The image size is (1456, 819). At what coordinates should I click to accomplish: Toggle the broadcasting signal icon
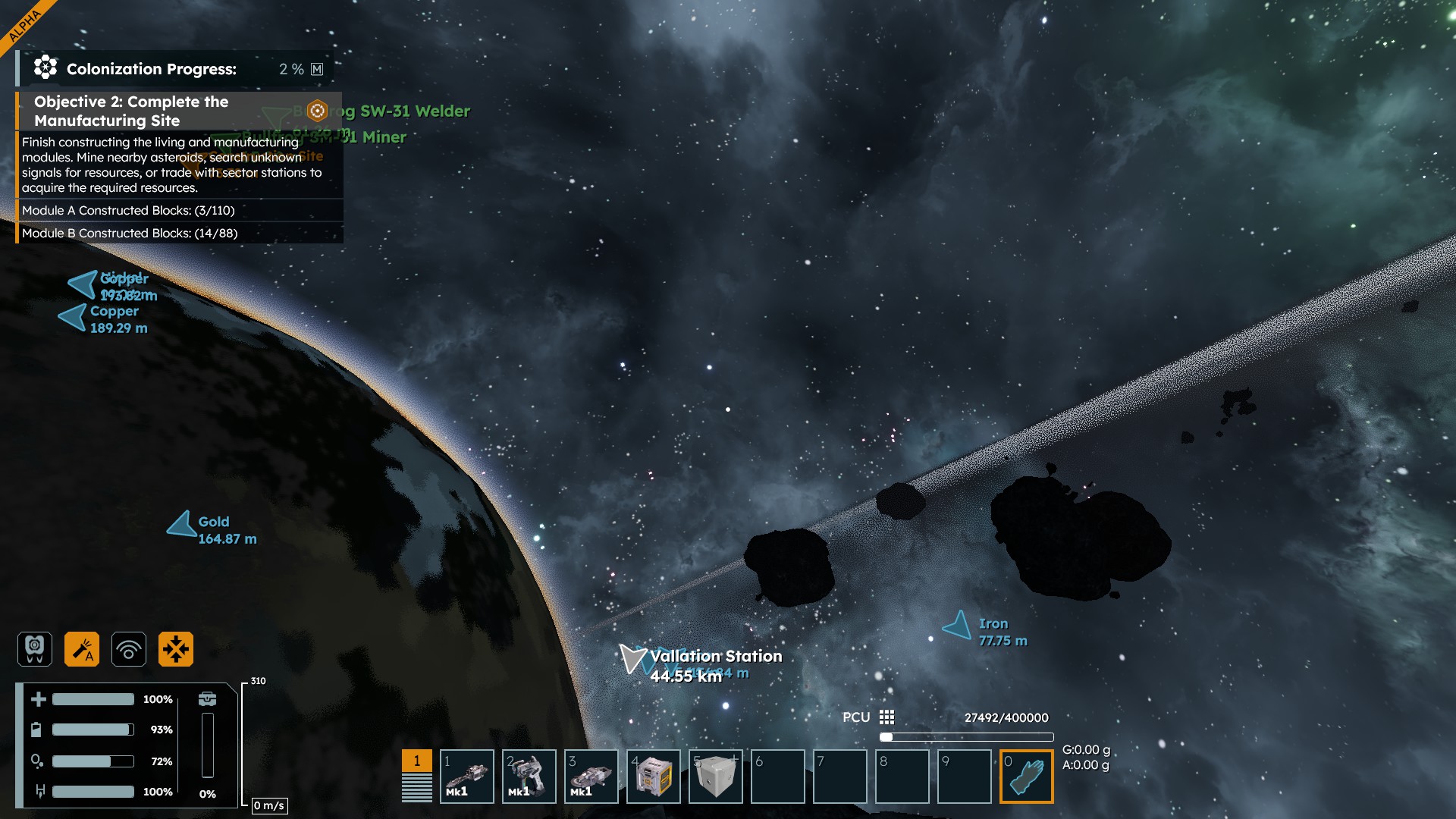click(x=129, y=649)
